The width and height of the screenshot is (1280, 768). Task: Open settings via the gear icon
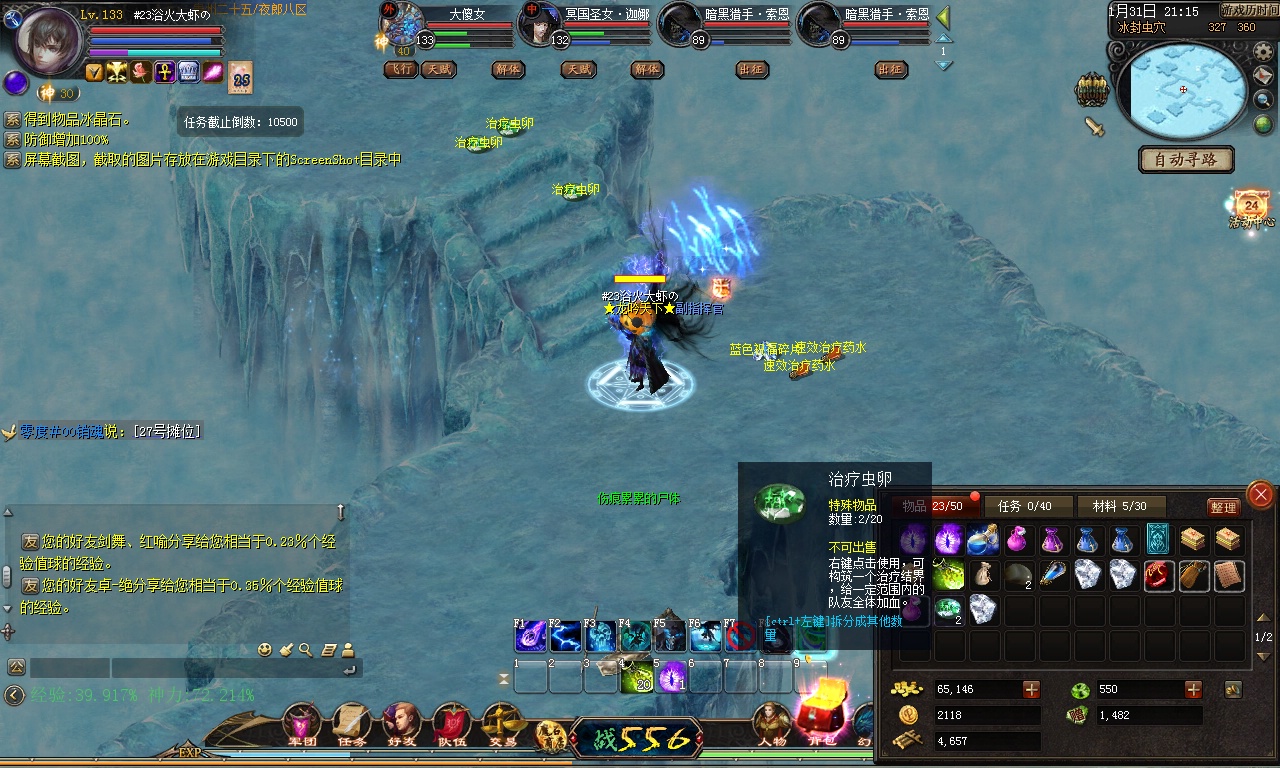click(x=1263, y=52)
